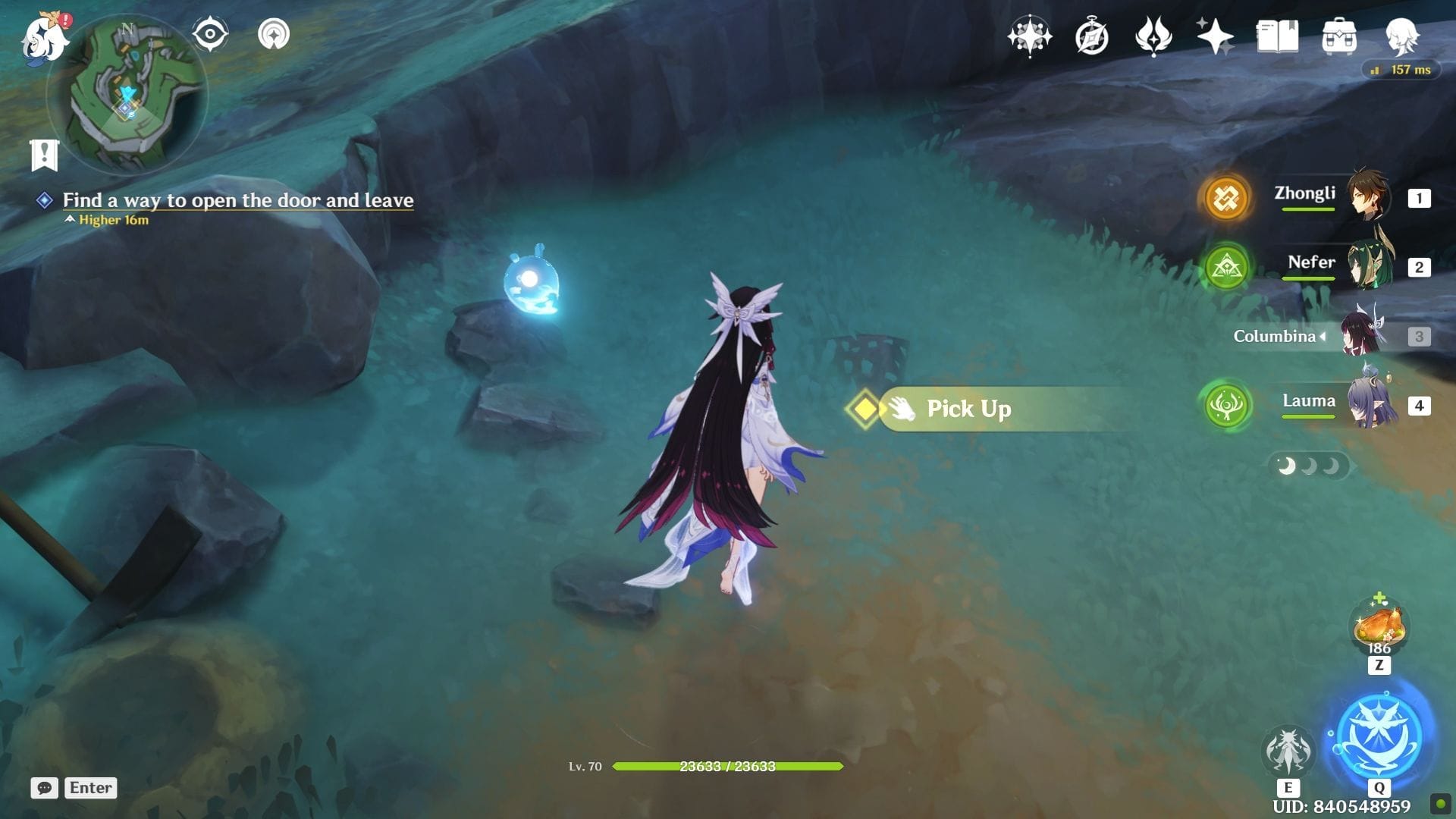Viewport: 1456px width, 819px height.
Task: Open the character screen head icon
Action: (1401, 36)
